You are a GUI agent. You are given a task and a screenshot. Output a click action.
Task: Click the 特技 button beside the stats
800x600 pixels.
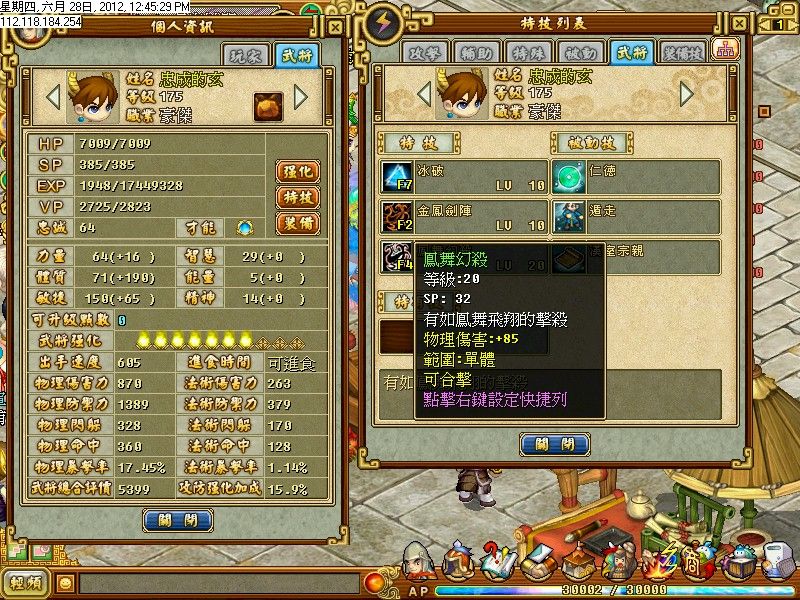pos(297,197)
